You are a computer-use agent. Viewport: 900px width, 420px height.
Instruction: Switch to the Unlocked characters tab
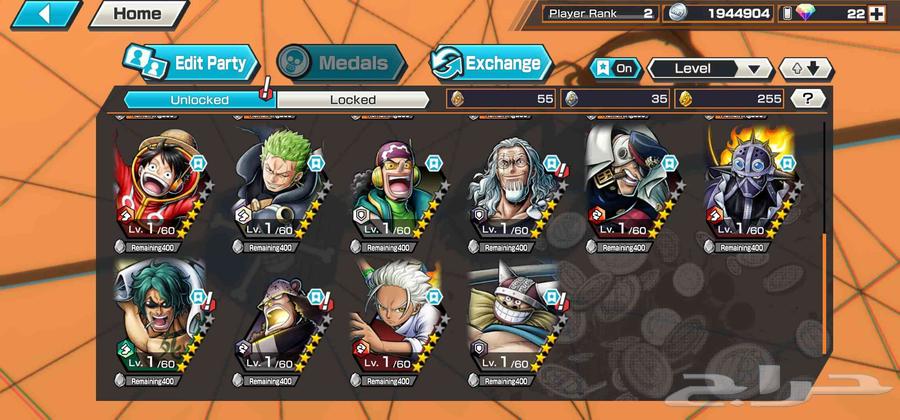pyautogui.click(x=199, y=99)
